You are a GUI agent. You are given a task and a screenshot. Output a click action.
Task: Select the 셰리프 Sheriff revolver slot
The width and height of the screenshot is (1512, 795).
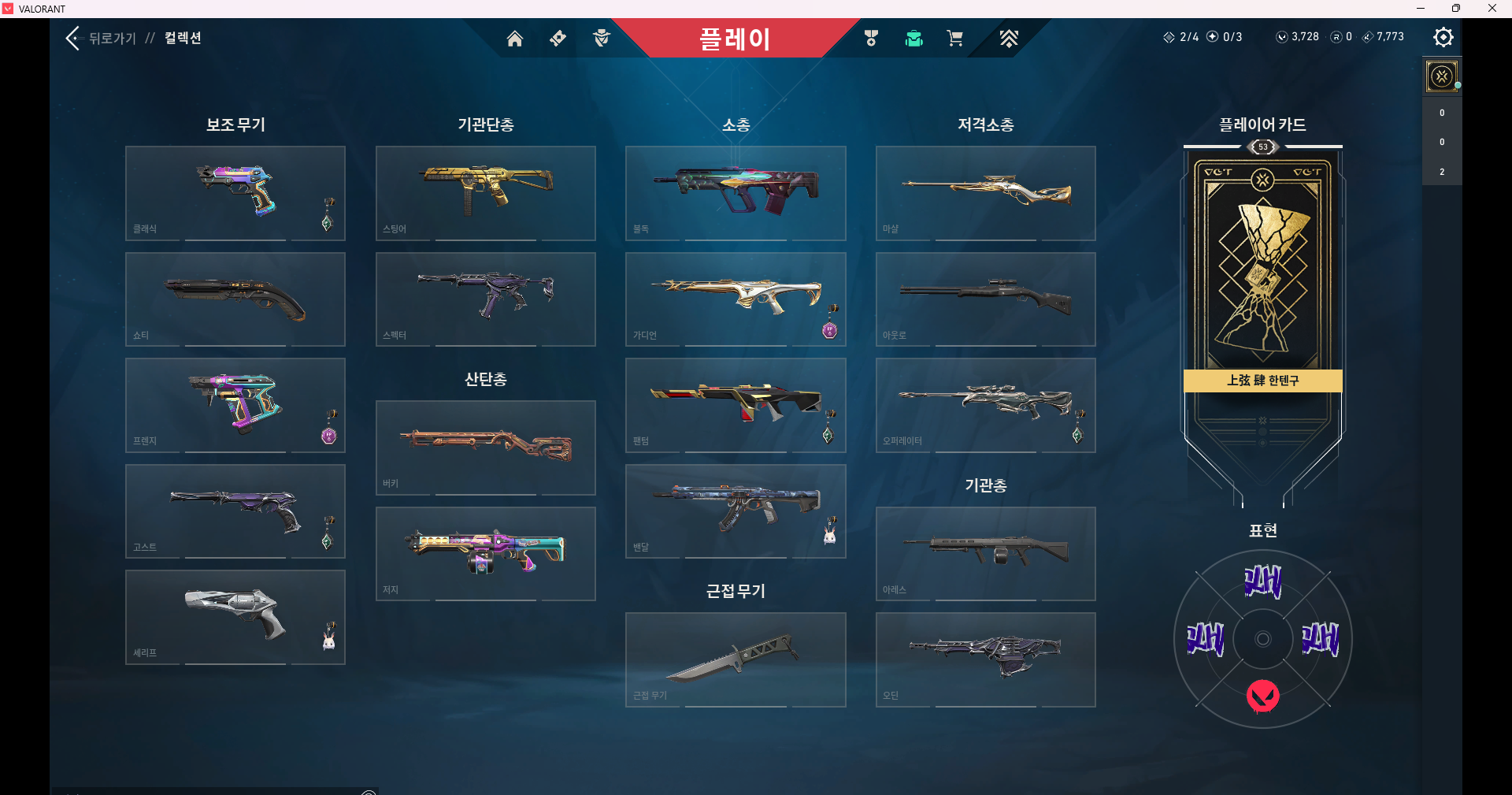pyautogui.click(x=235, y=617)
